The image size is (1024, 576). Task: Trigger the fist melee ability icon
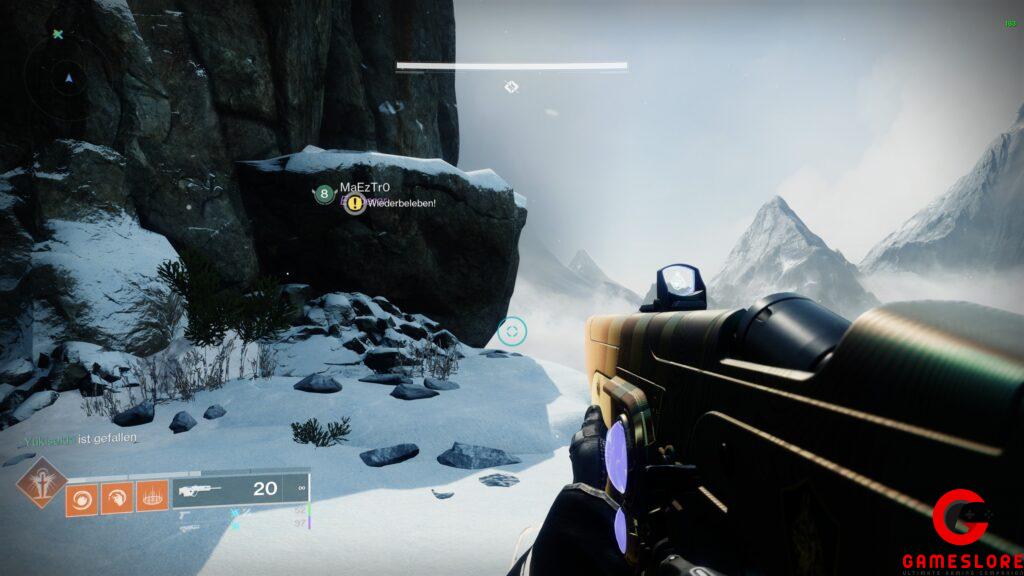coord(116,497)
